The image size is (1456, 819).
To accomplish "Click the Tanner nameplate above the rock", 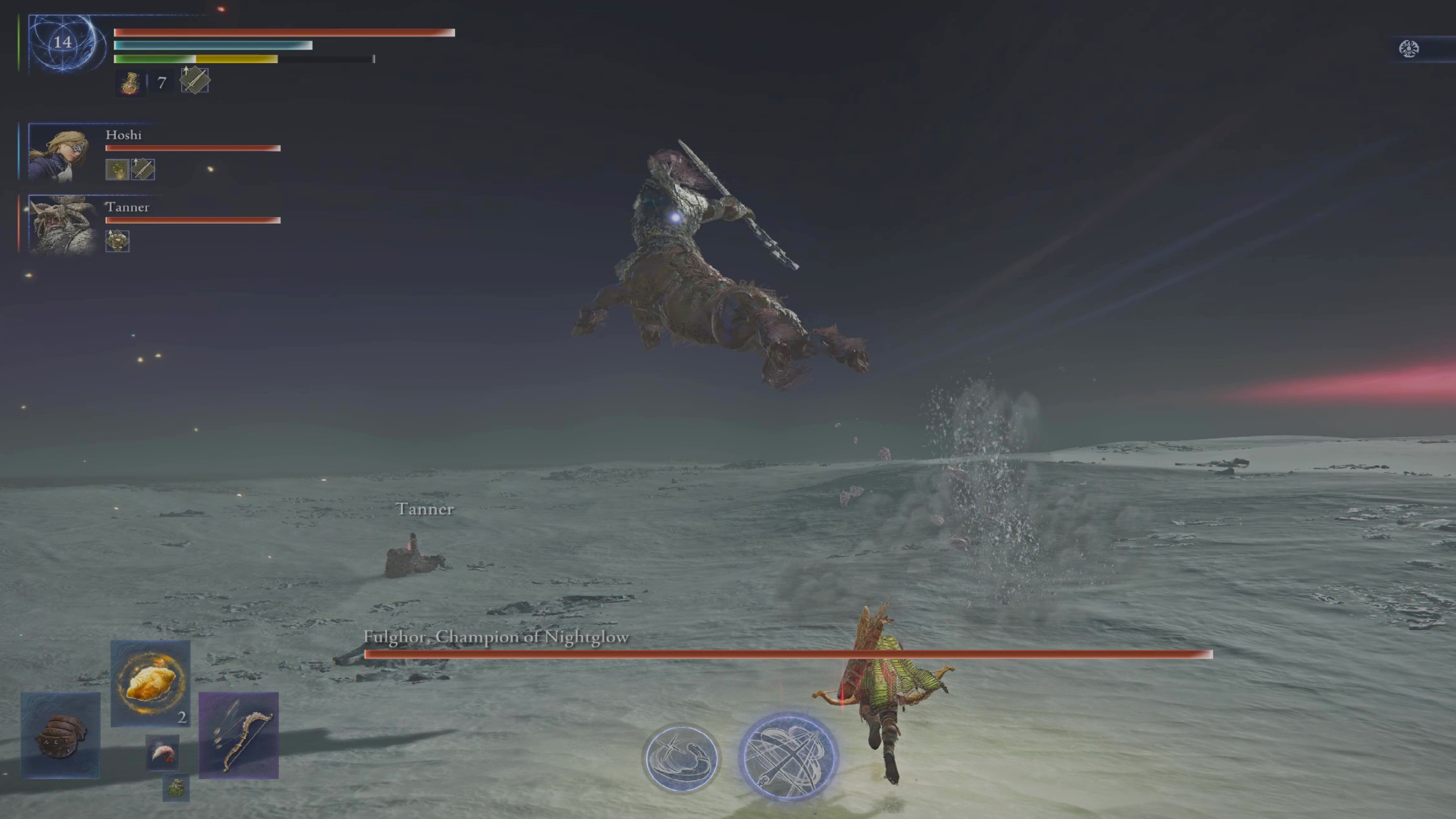I will 425,510.
